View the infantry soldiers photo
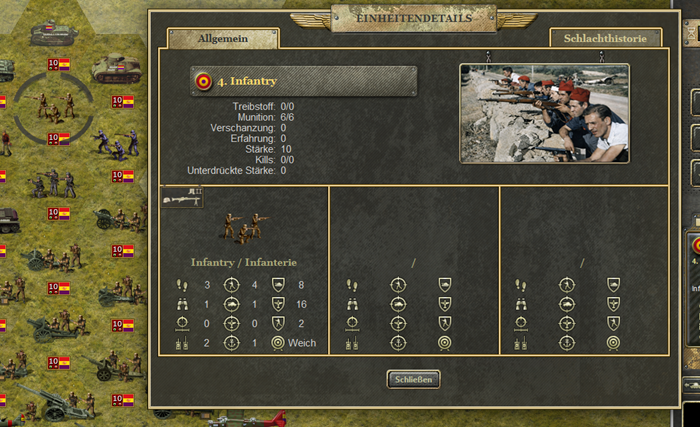 pos(544,113)
